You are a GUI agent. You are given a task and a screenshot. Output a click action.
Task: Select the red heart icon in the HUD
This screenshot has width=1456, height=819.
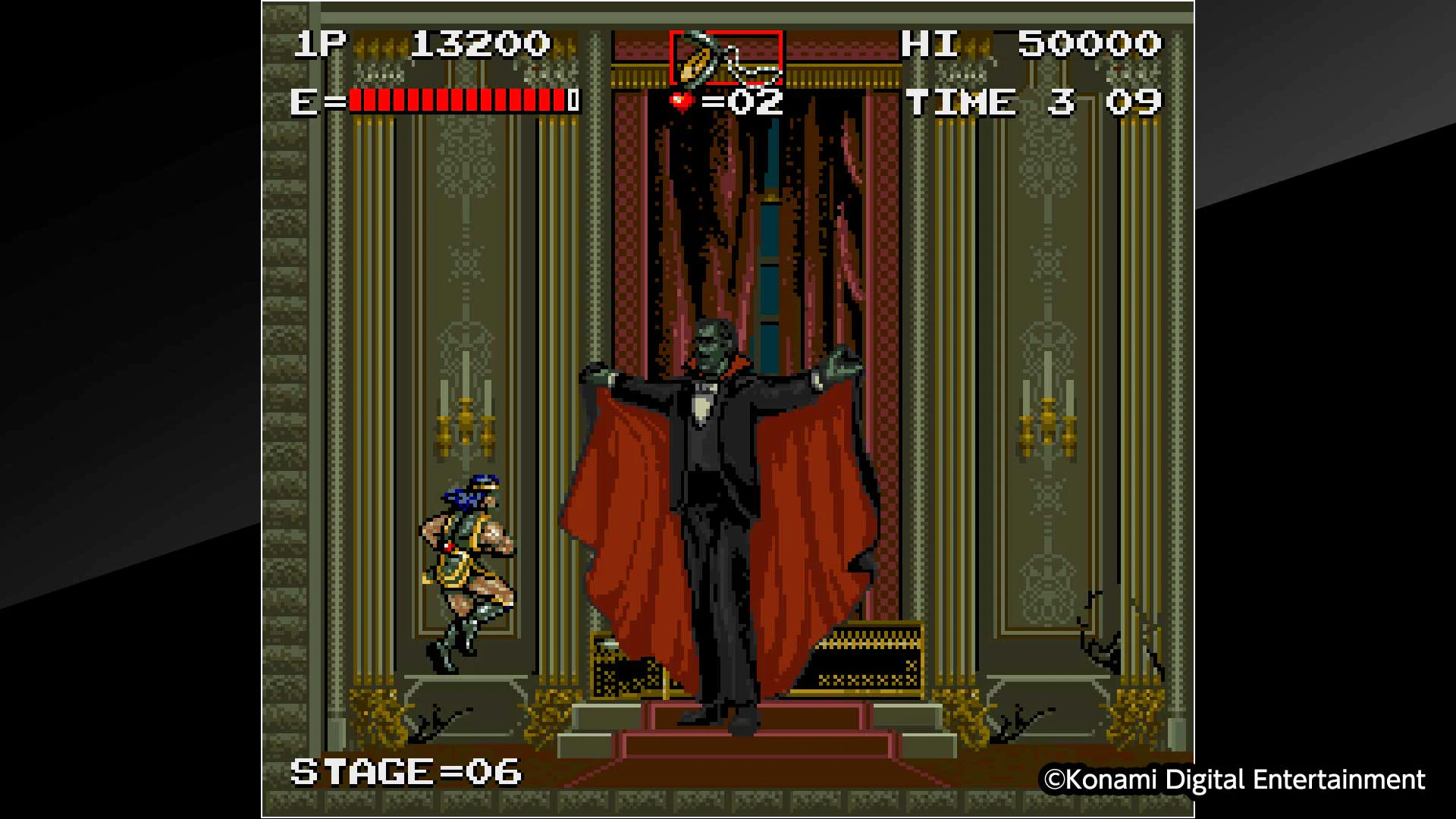pos(679,99)
